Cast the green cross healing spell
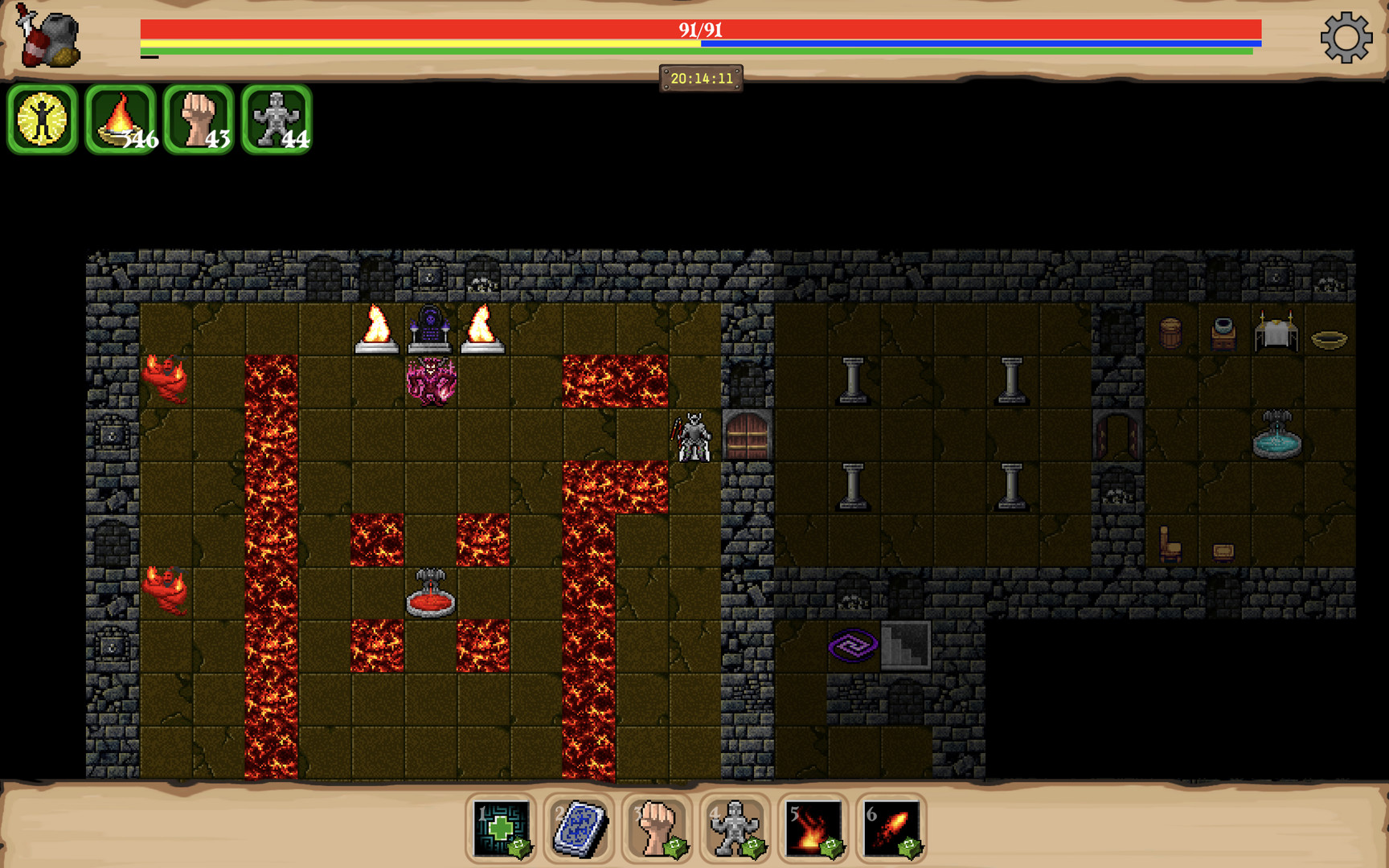 point(502,828)
